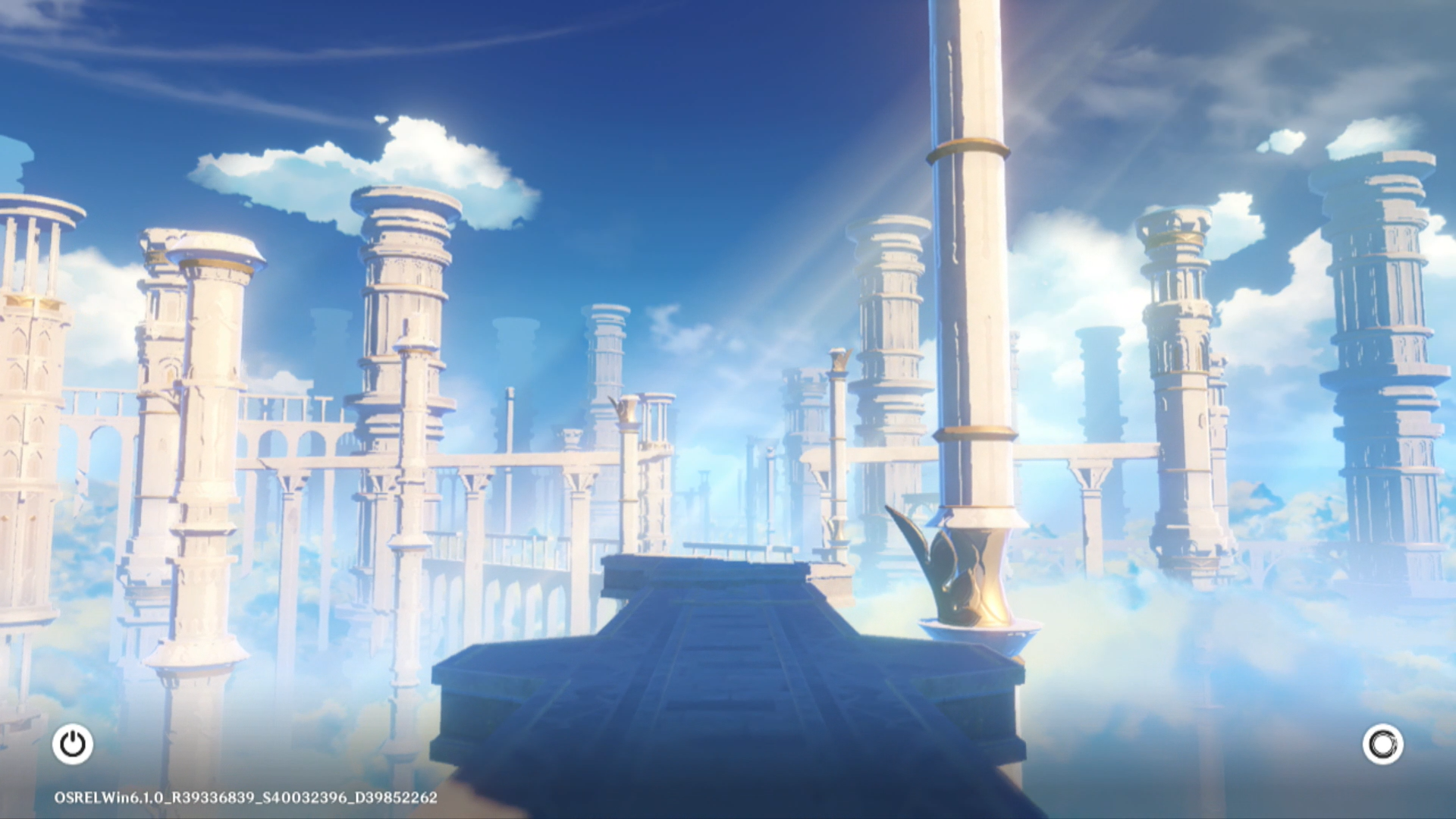Image resolution: width=1456 pixels, height=819 pixels.
Task: Open the circular repair tool icon
Action: (x=1382, y=744)
